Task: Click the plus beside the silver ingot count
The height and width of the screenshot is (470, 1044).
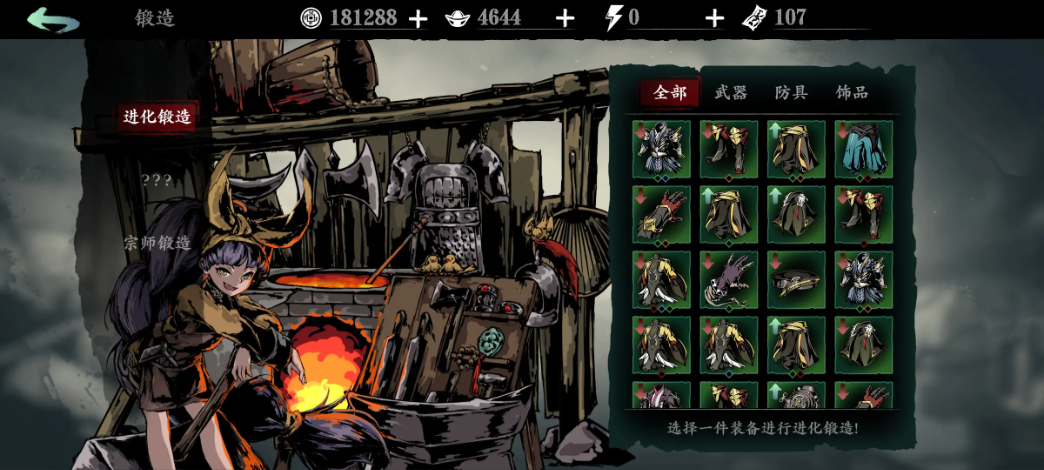Action: pyautogui.click(x=564, y=18)
